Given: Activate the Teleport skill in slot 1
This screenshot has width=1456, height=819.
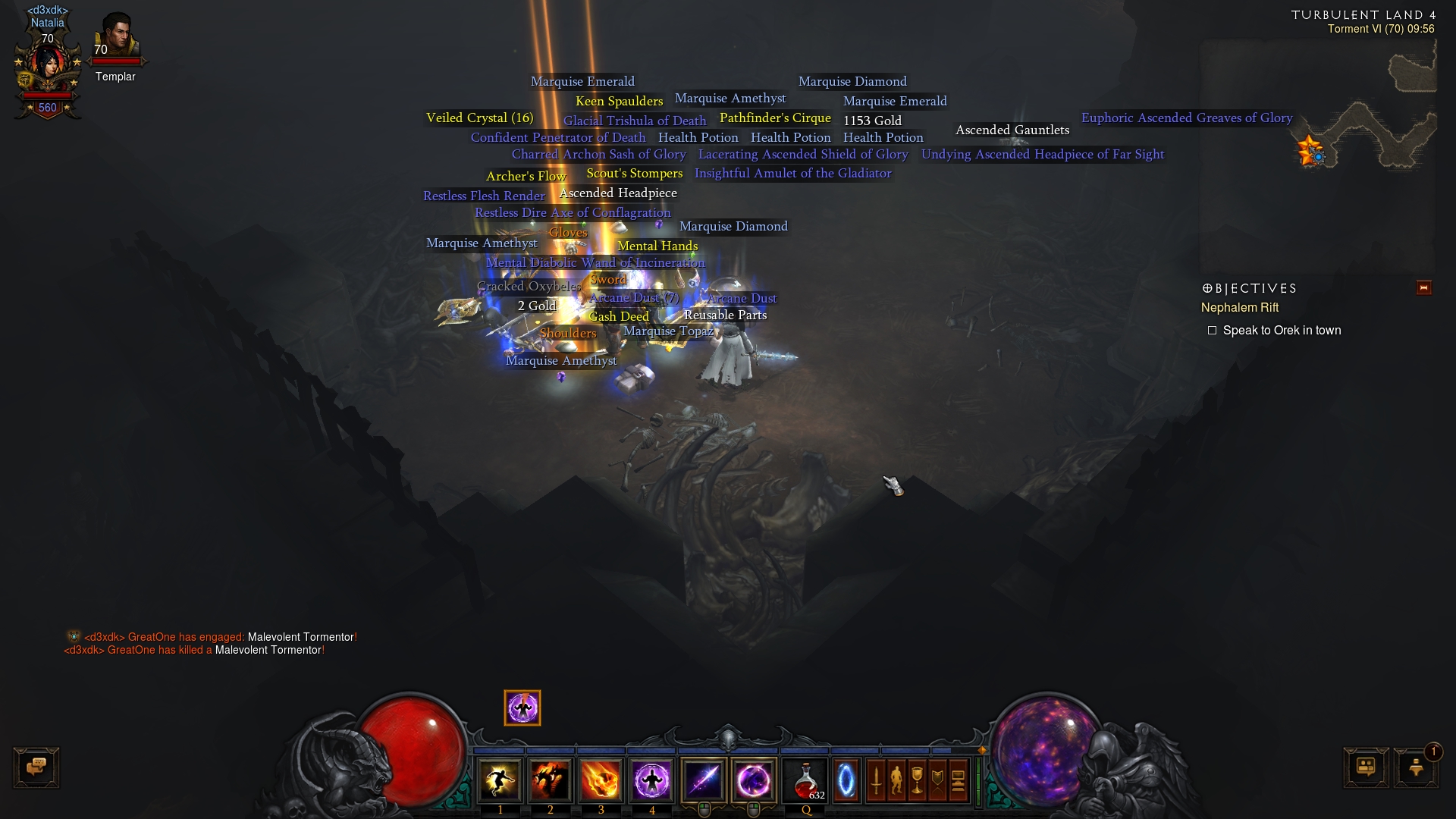Looking at the screenshot, I should [500, 780].
